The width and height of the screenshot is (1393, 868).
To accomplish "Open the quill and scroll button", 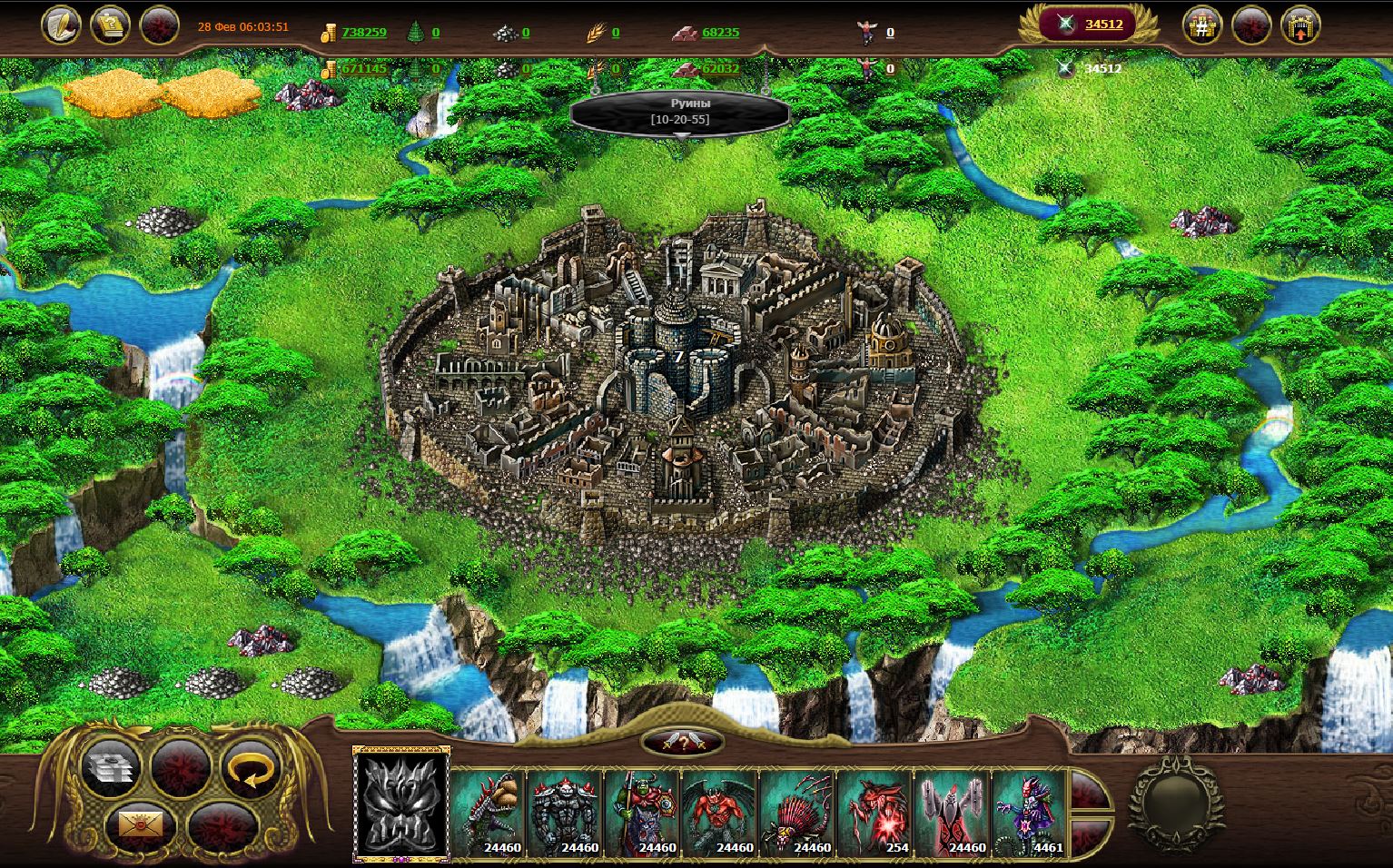I will pos(61,25).
